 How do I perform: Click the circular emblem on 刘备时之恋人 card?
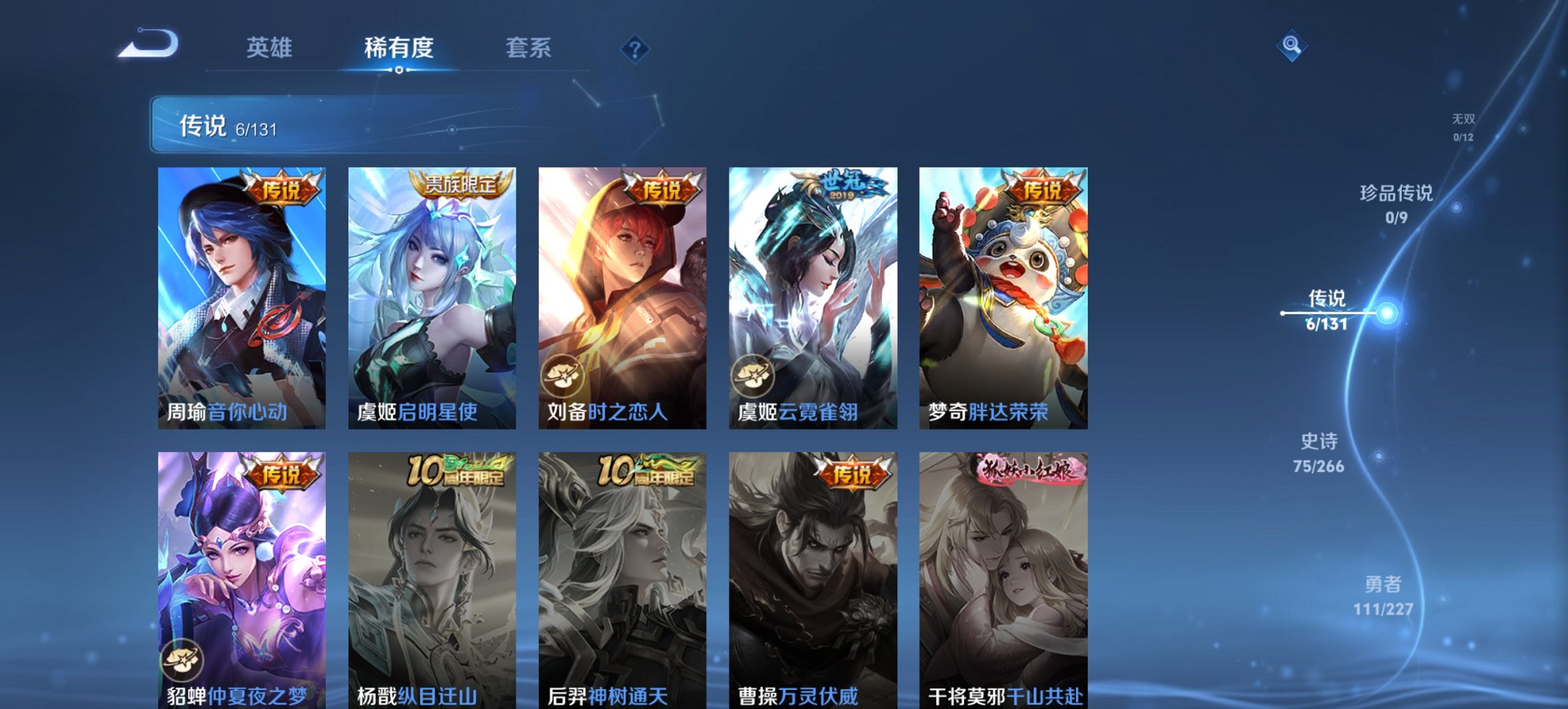(563, 375)
